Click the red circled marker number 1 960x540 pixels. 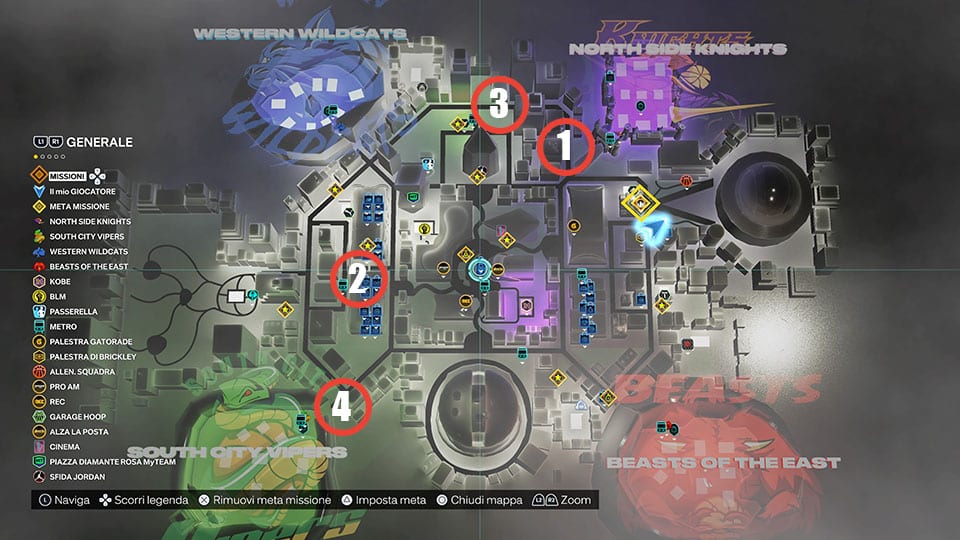[x=563, y=147]
